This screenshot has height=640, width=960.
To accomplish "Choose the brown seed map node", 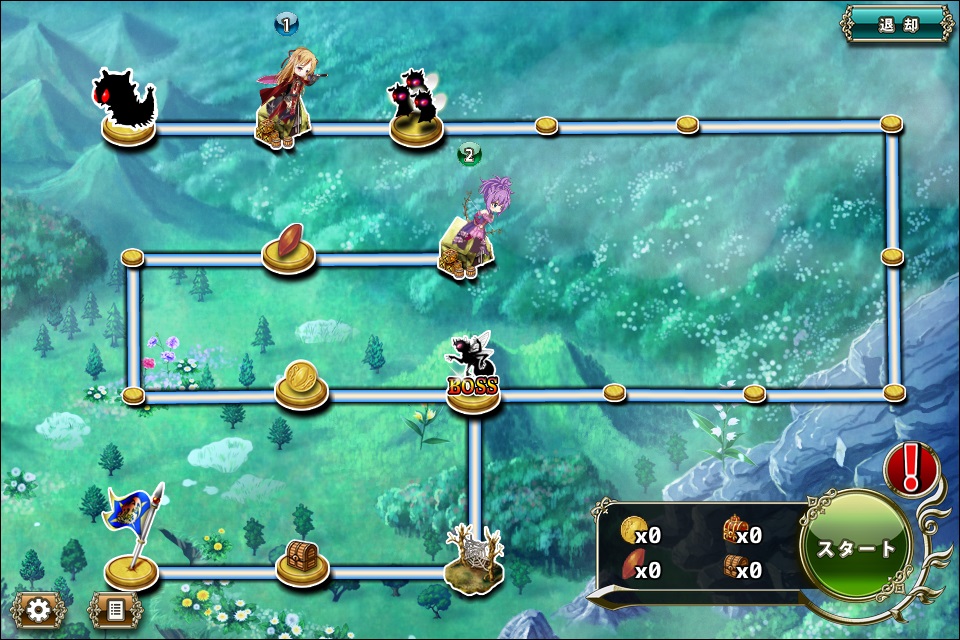I will [288, 247].
